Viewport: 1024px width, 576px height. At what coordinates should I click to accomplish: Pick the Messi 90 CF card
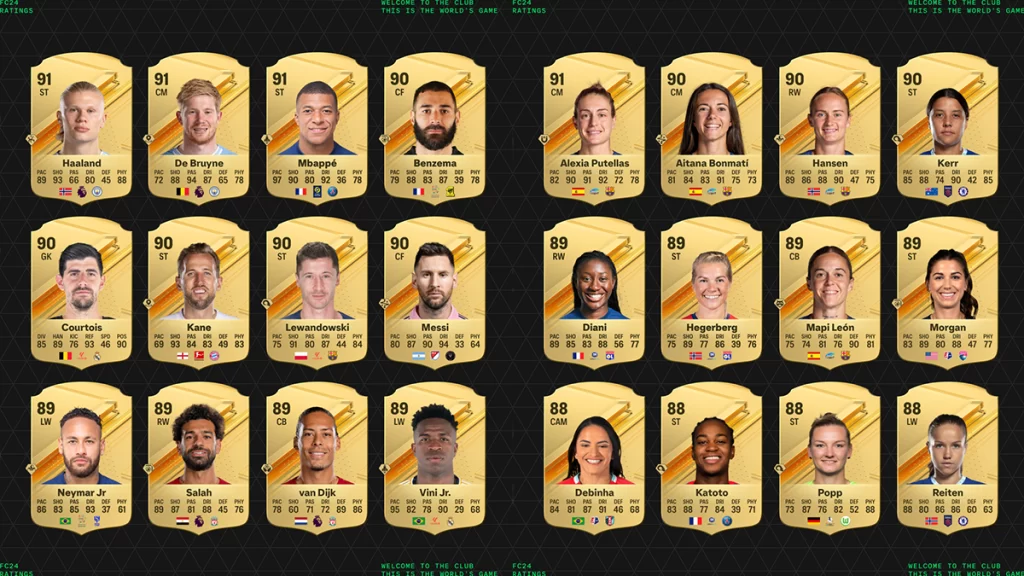(x=435, y=294)
